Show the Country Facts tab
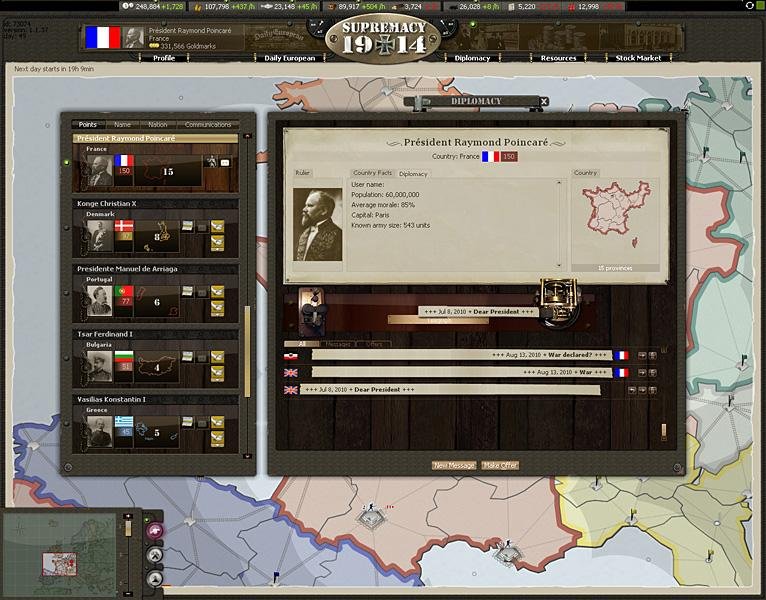 pyautogui.click(x=371, y=174)
